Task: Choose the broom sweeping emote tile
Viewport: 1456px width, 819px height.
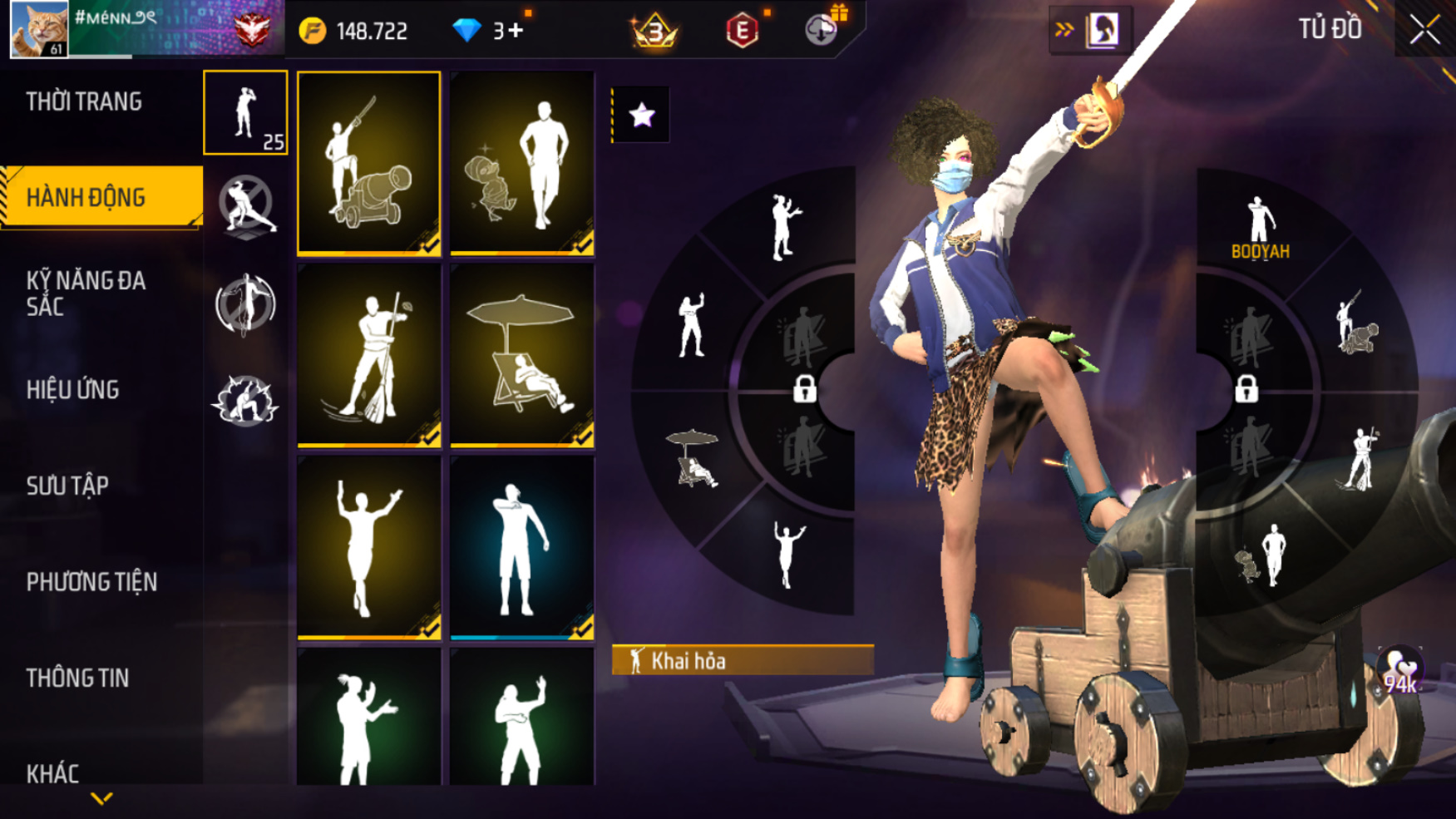Action: click(x=369, y=356)
